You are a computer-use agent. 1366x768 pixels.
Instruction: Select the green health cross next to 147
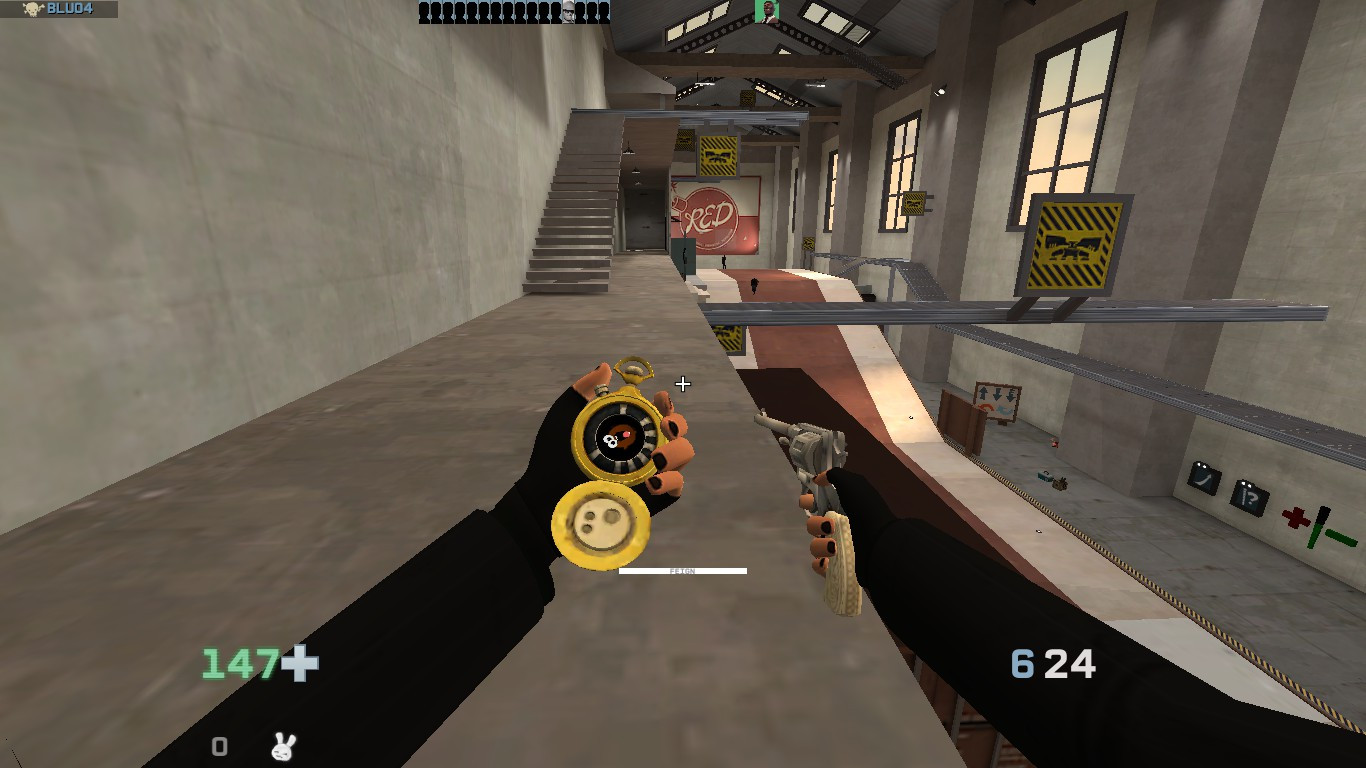tap(299, 662)
